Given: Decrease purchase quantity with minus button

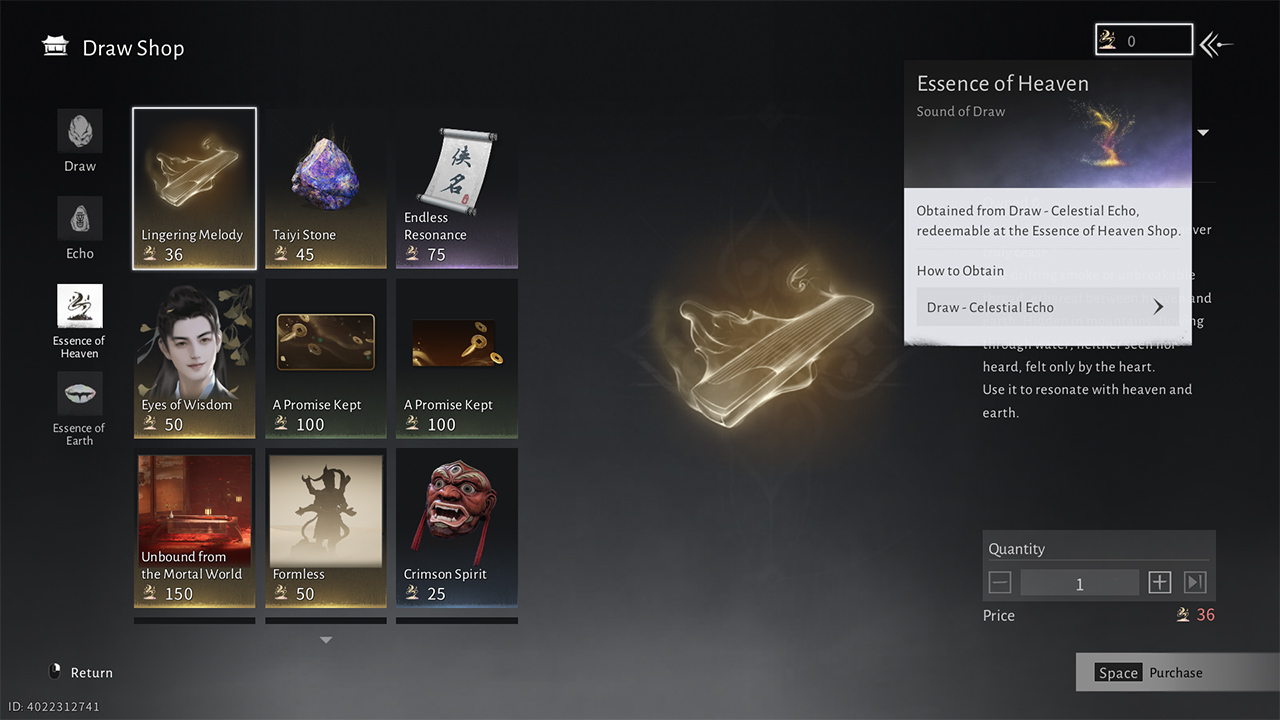Looking at the screenshot, I should [1000, 583].
